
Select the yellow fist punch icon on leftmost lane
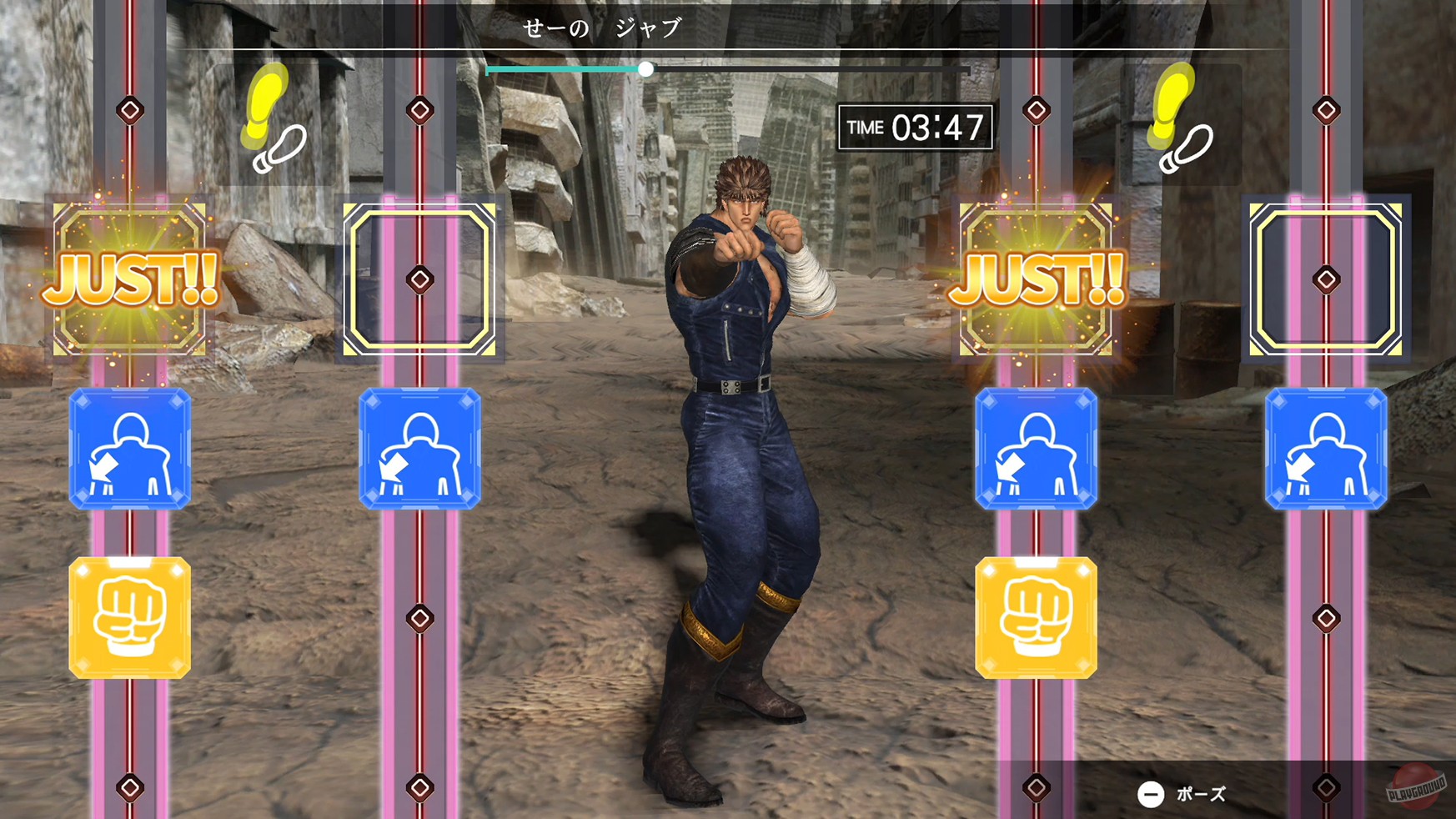[129, 619]
